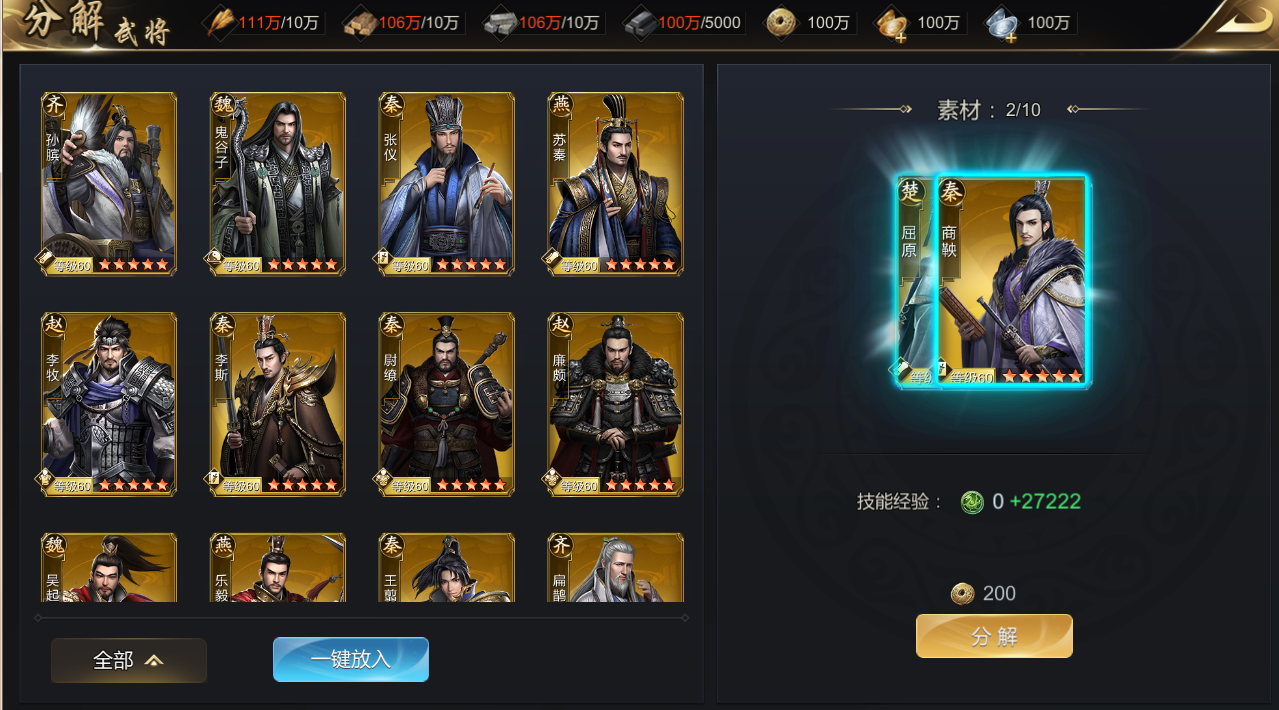This screenshot has width=1279, height=710.
Task: Select the 扁鹊 general card
Action: pos(616,569)
